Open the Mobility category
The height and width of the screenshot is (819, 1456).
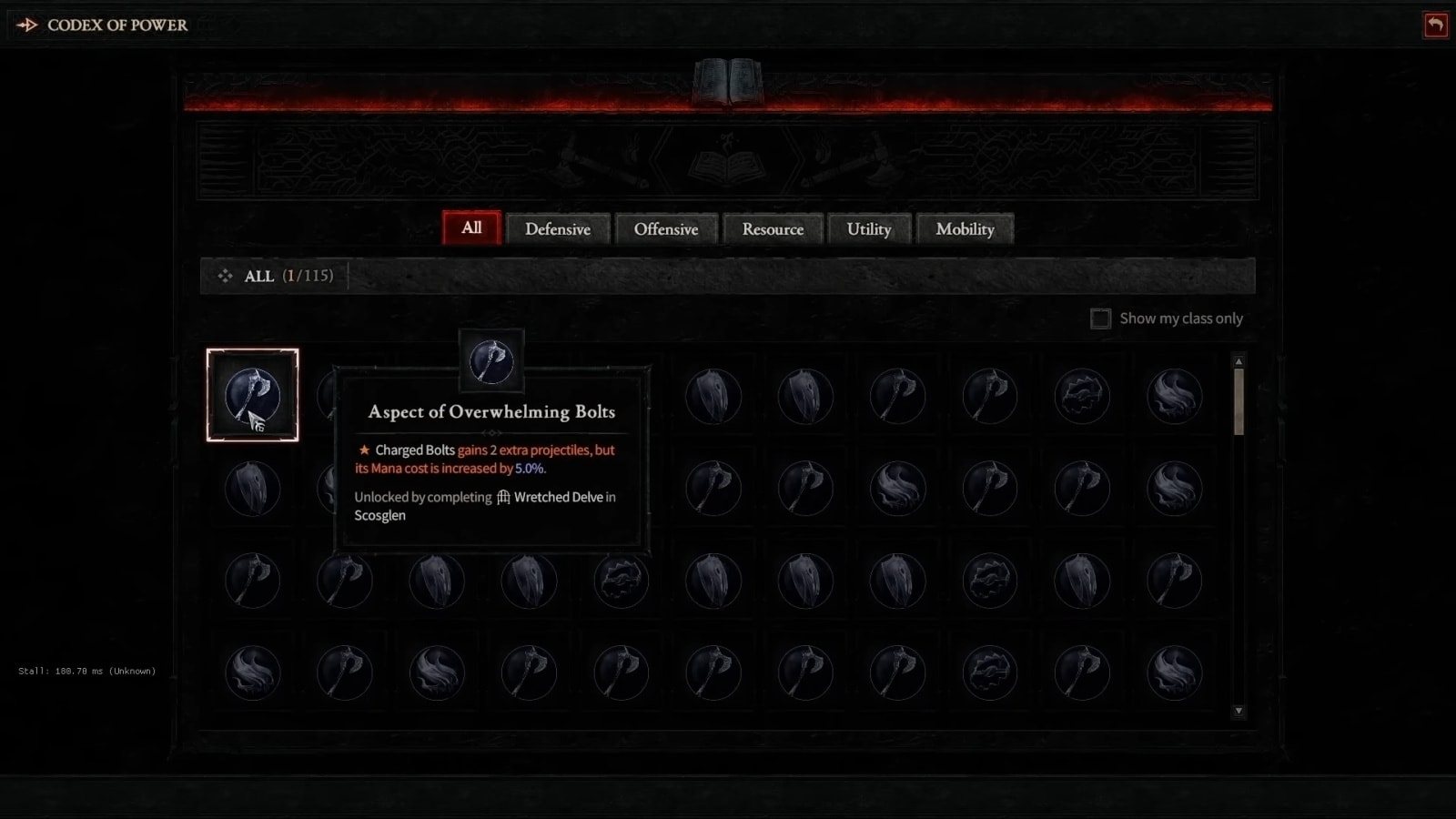tap(965, 229)
